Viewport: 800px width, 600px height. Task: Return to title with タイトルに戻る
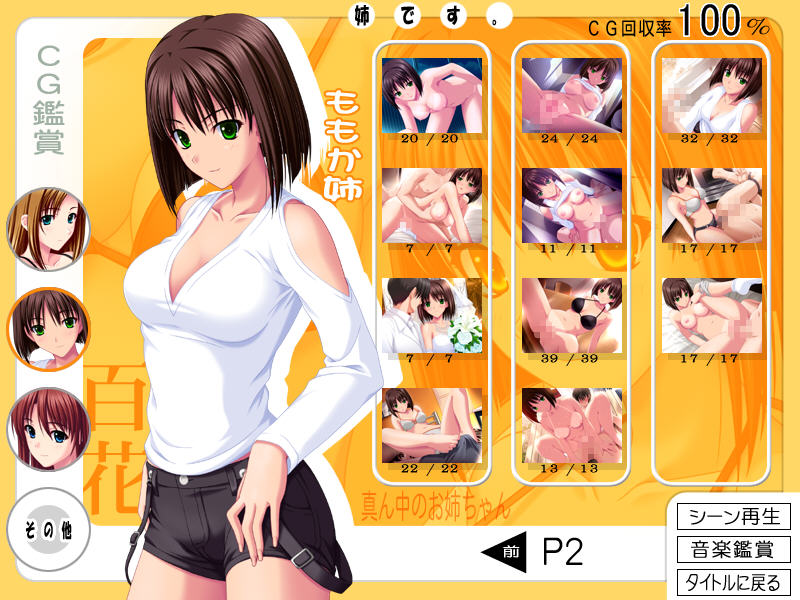[x=734, y=582]
